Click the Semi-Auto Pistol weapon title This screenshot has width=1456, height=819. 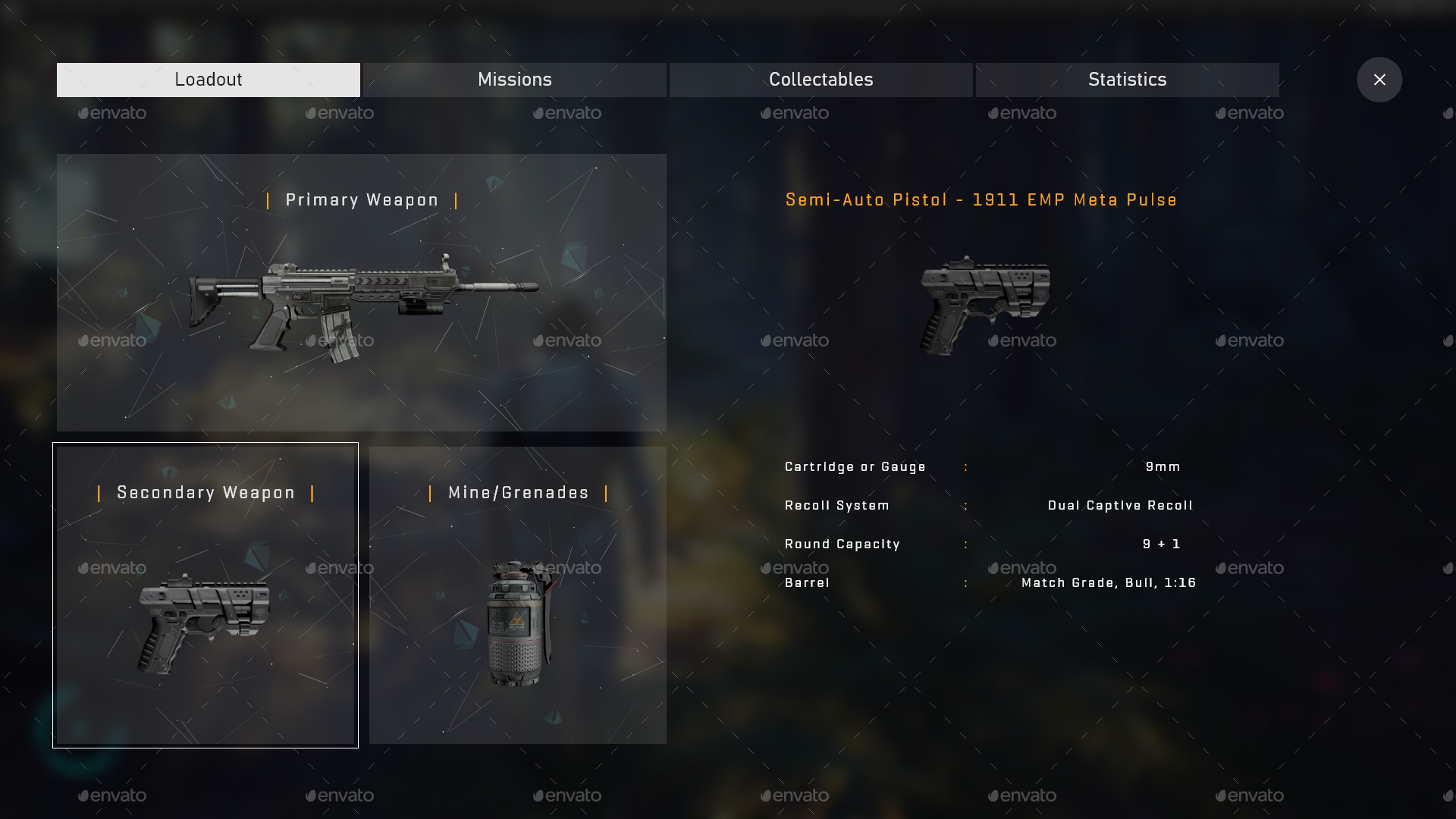point(981,199)
